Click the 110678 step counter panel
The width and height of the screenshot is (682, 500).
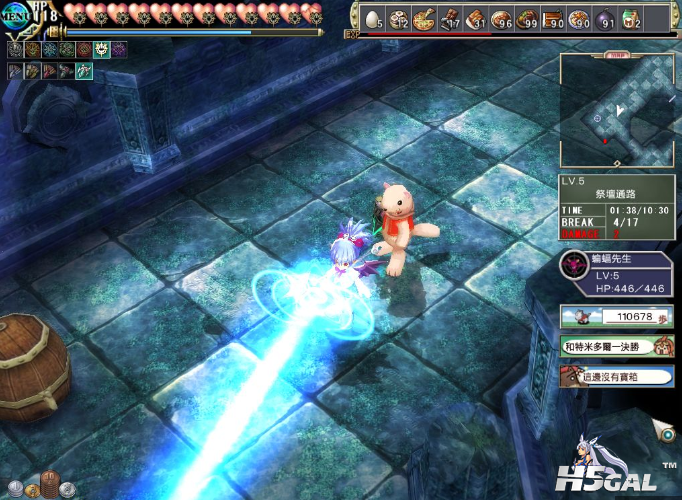coord(616,317)
